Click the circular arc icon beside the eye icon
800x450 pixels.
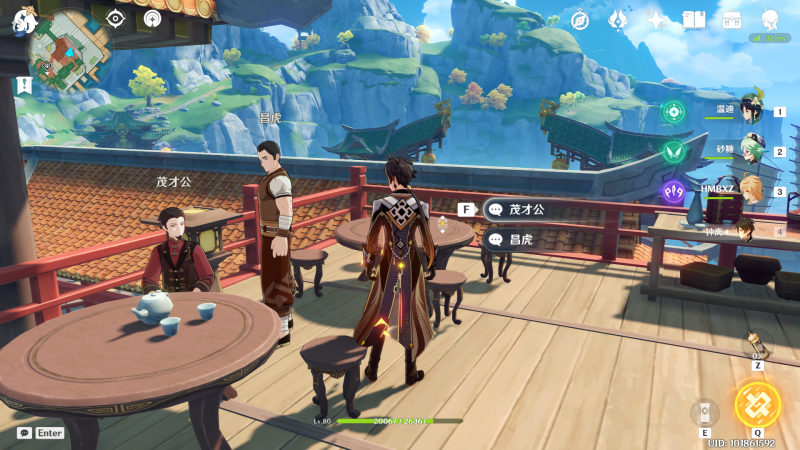(x=151, y=19)
